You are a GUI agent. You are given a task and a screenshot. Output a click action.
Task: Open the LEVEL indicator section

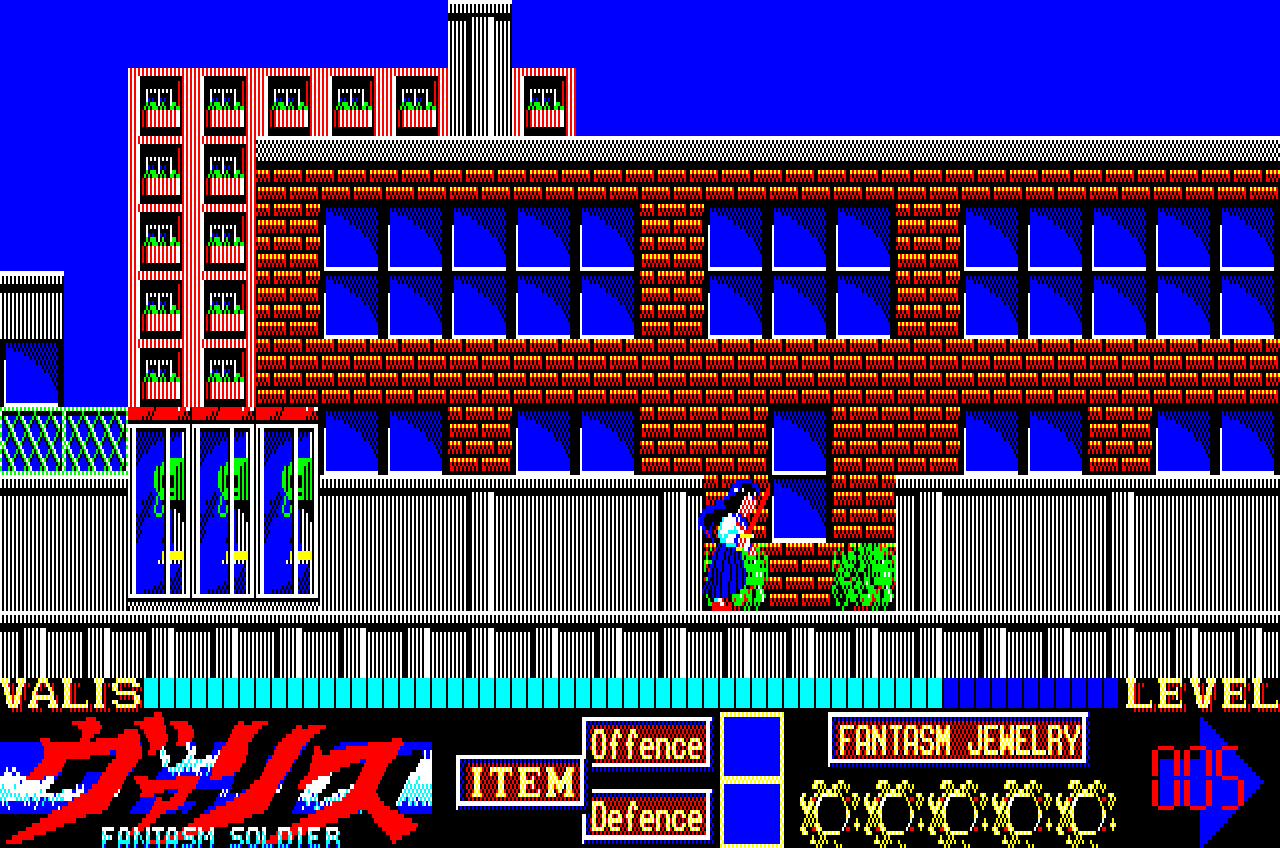coord(1198,691)
